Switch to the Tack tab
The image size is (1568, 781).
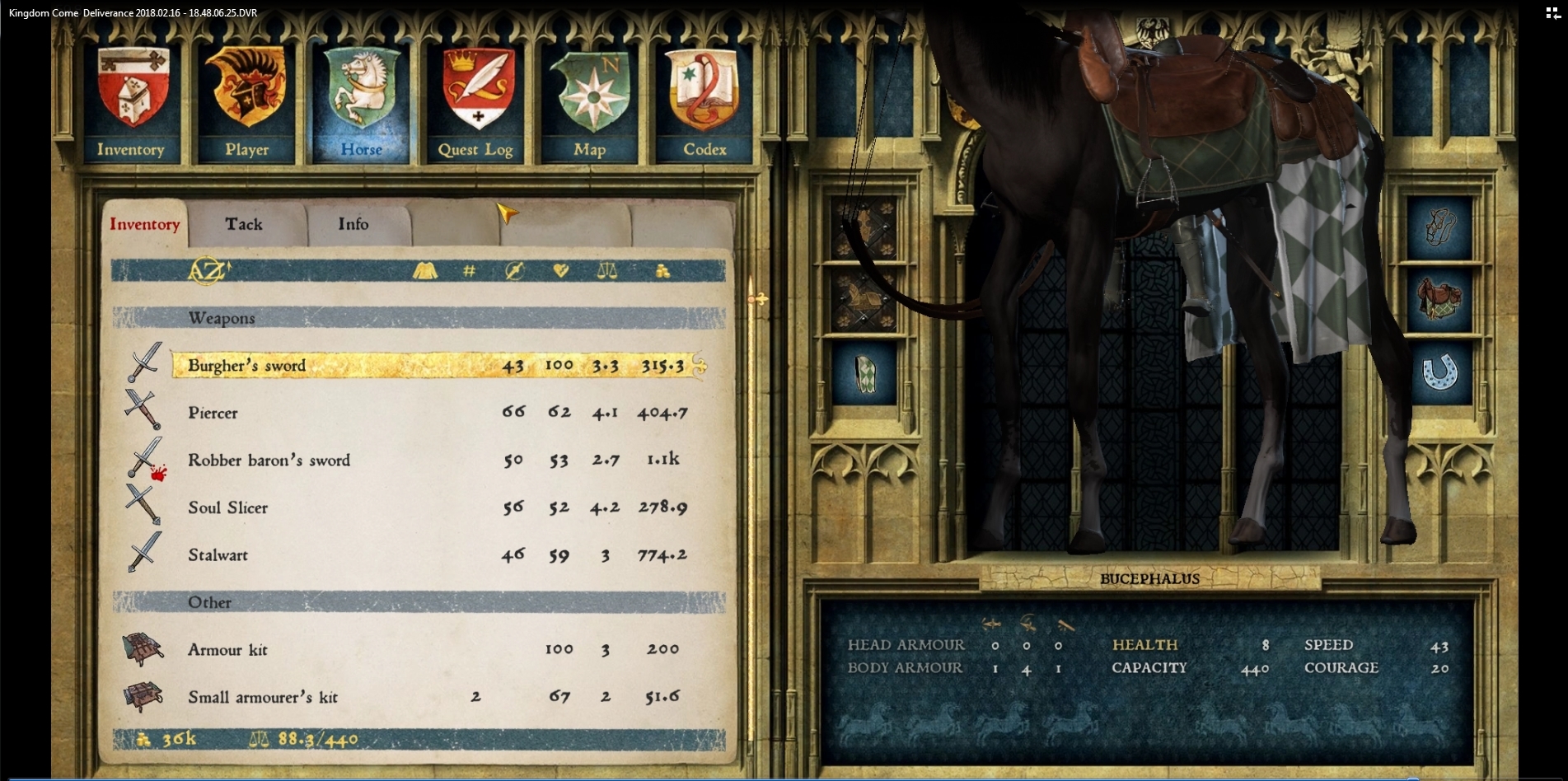click(245, 223)
